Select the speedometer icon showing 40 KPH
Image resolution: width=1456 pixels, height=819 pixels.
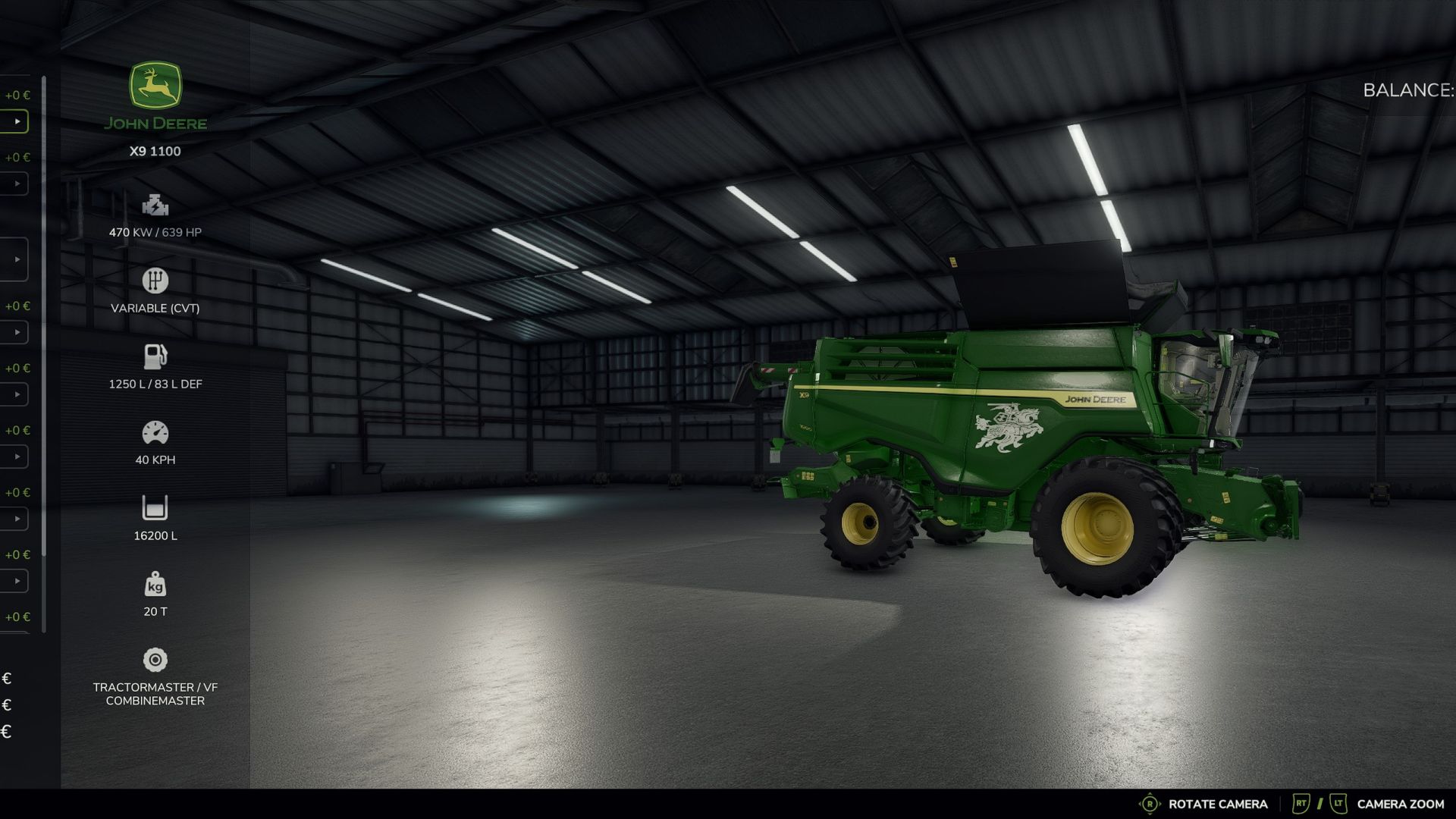pos(155,431)
